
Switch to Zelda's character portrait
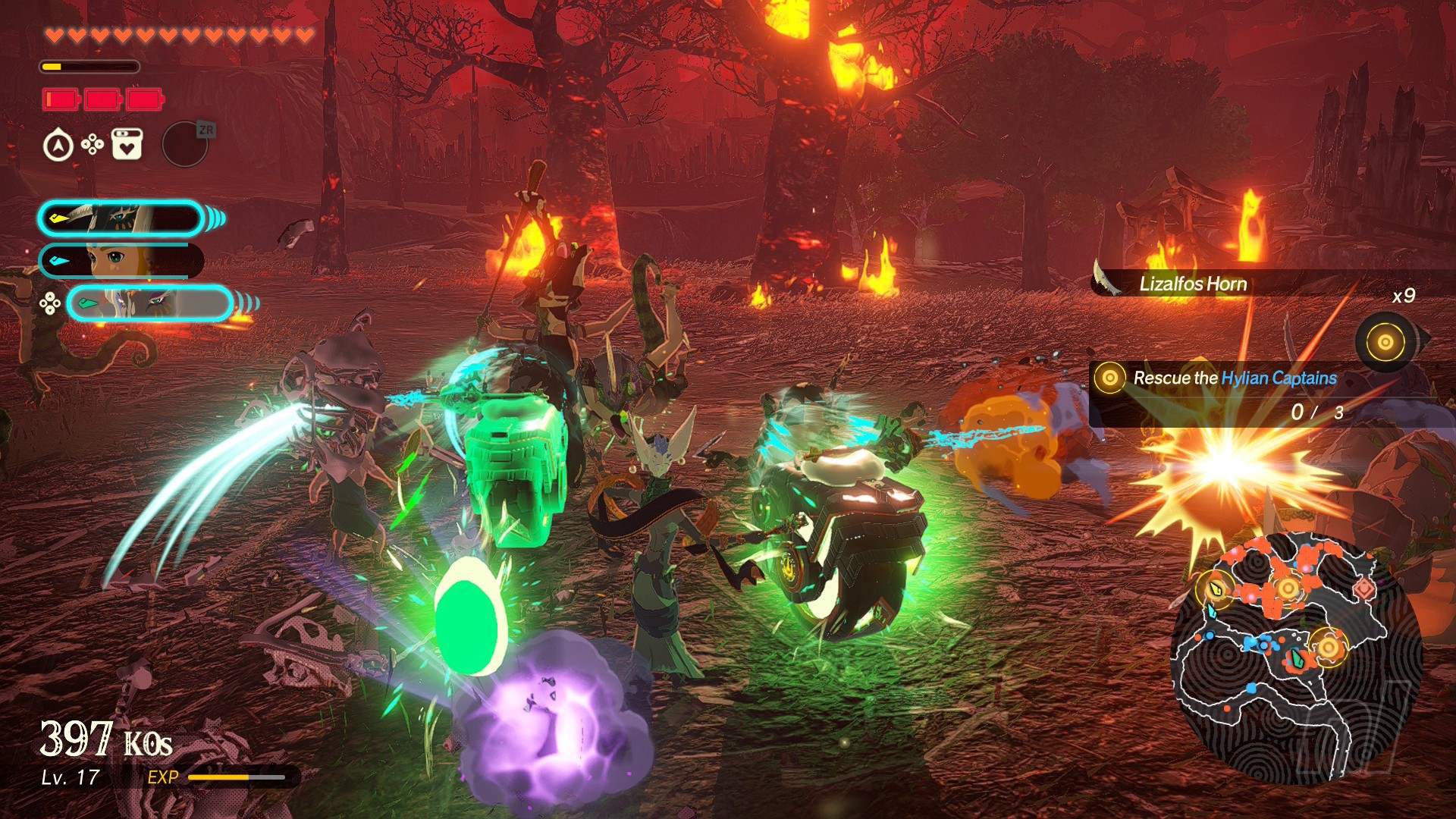[121, 261]
